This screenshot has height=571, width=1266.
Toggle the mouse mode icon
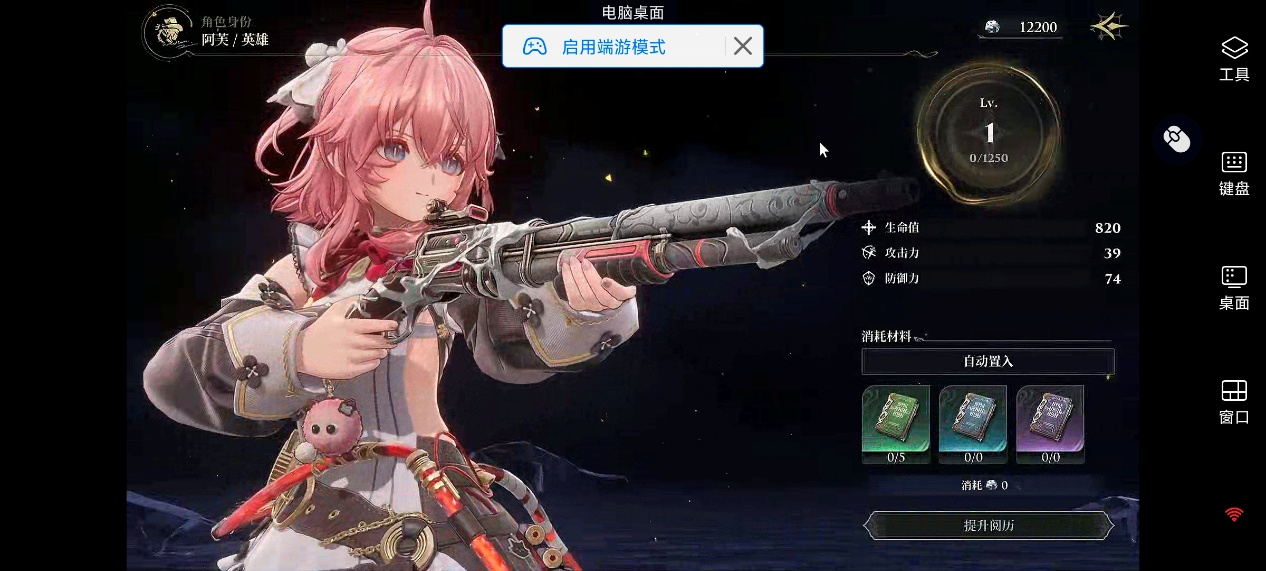(1177, 139)
